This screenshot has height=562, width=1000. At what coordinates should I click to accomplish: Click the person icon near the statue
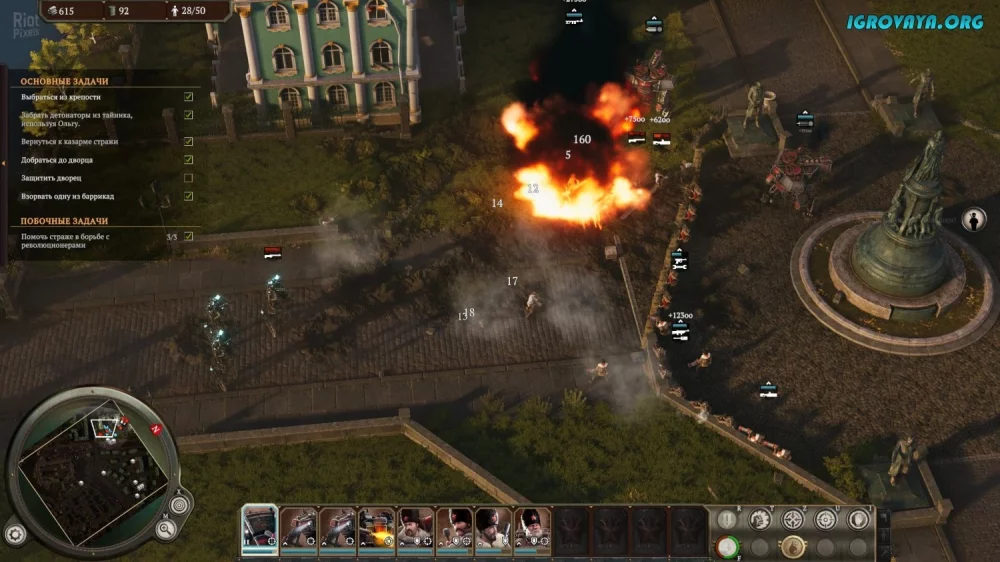click(974, 220)
